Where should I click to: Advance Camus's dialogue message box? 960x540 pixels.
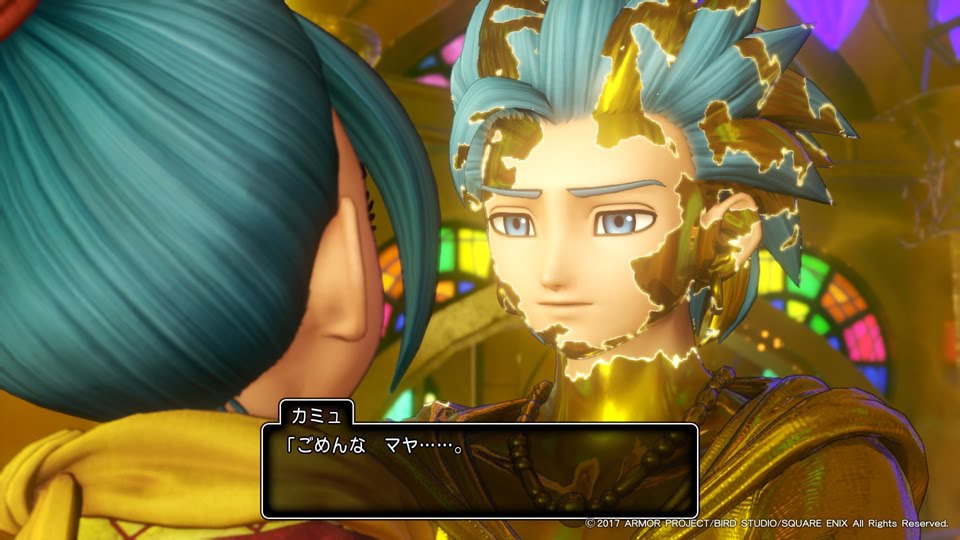tap(480, 470)
